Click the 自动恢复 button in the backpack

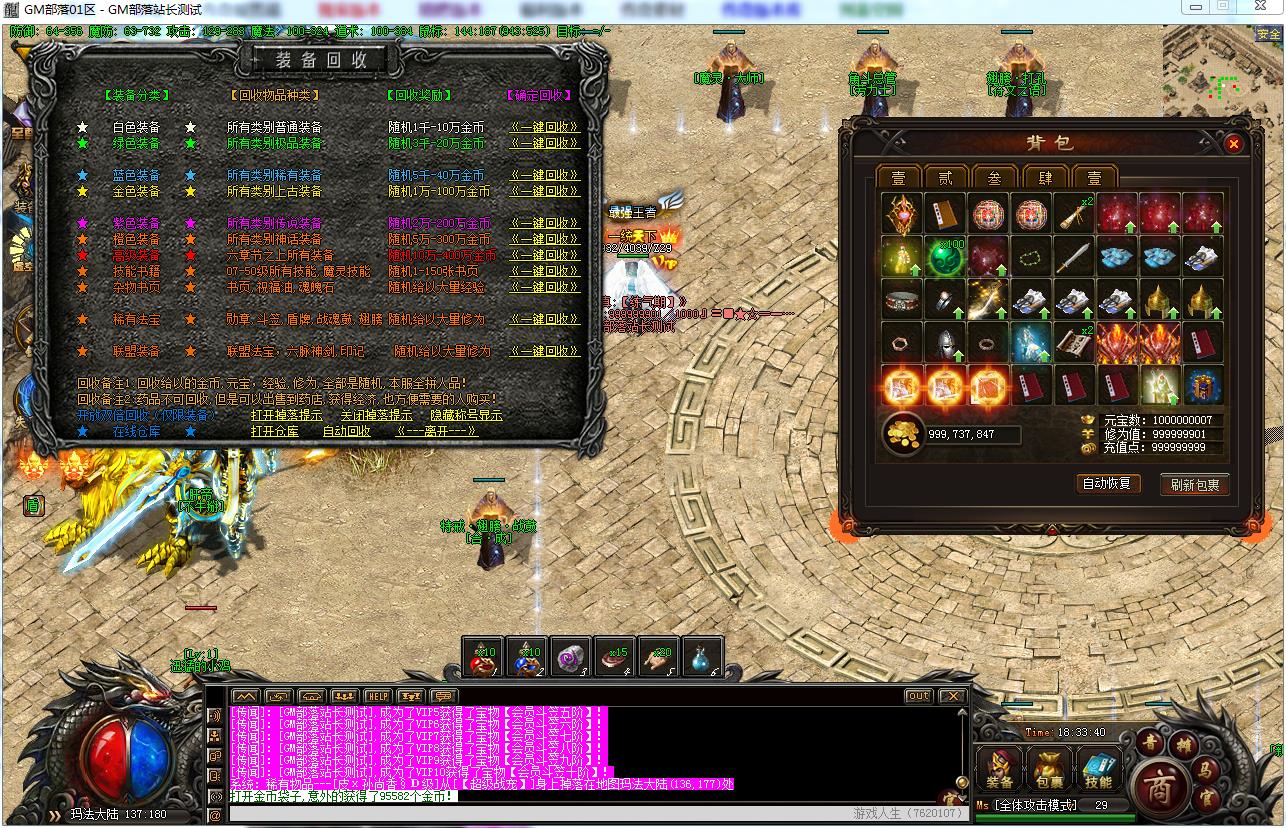point(1107,483)
